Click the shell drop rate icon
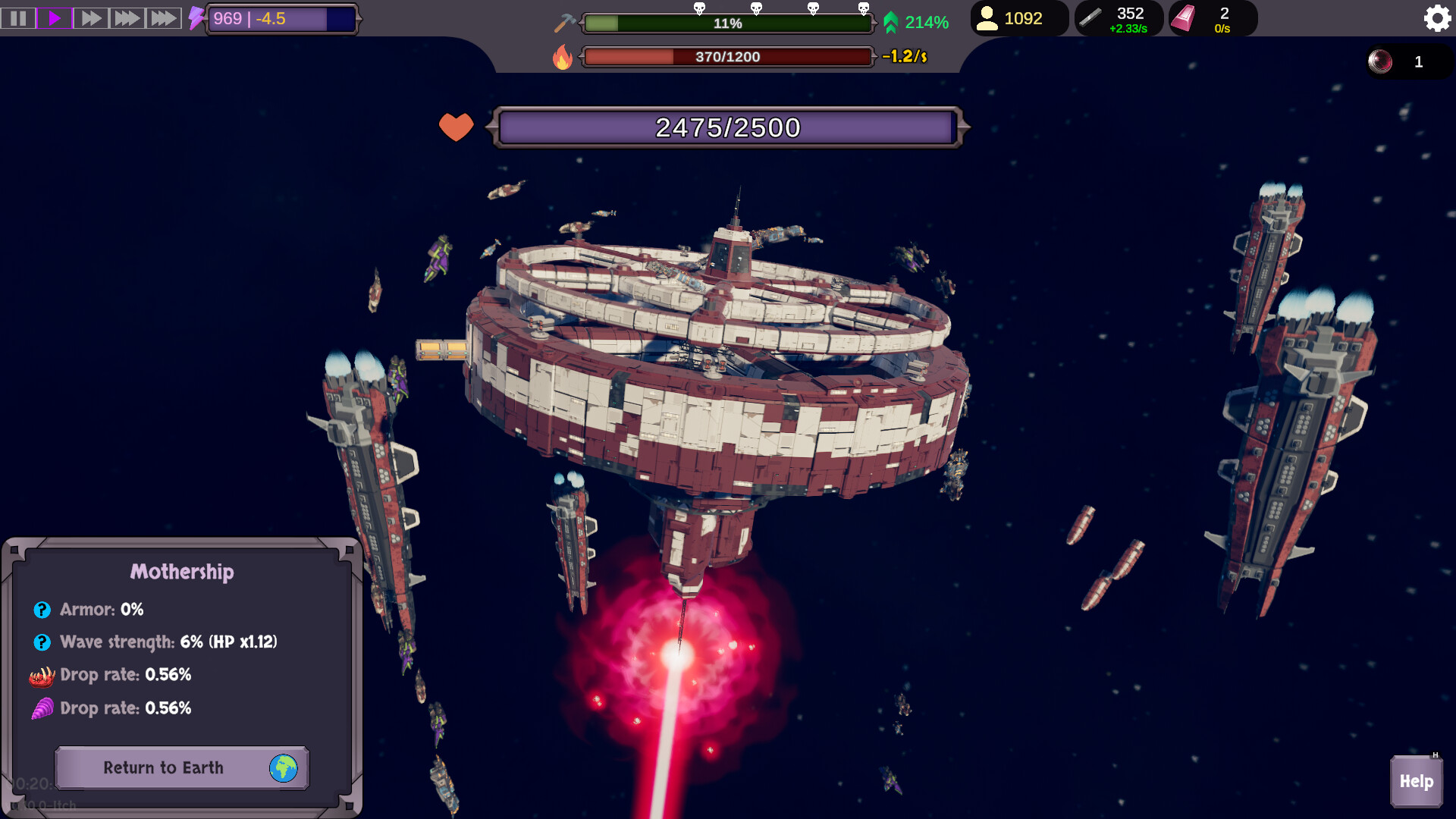 coord(41,708)
